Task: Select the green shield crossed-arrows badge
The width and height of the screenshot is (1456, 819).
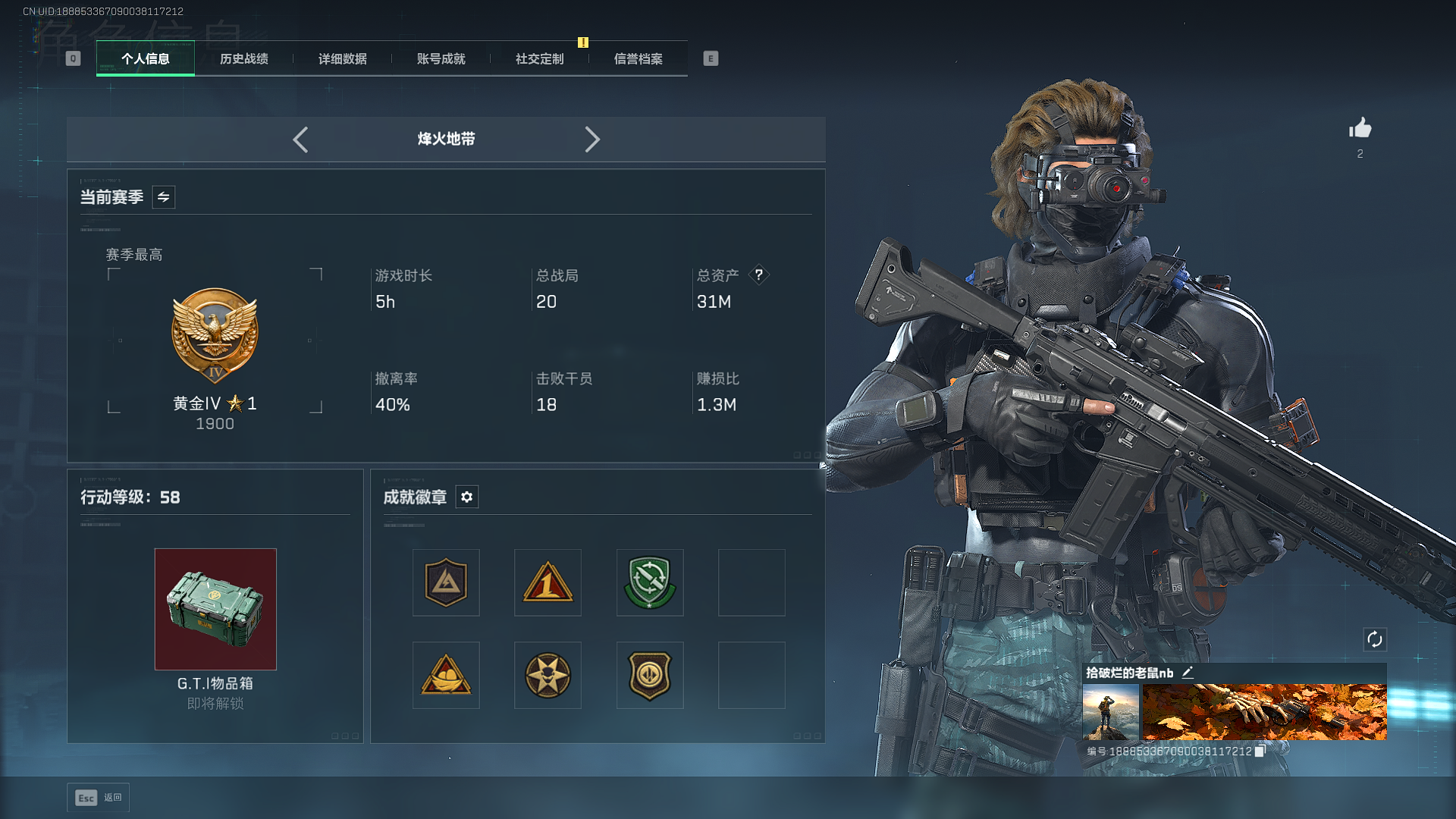Action: point(649,582)
